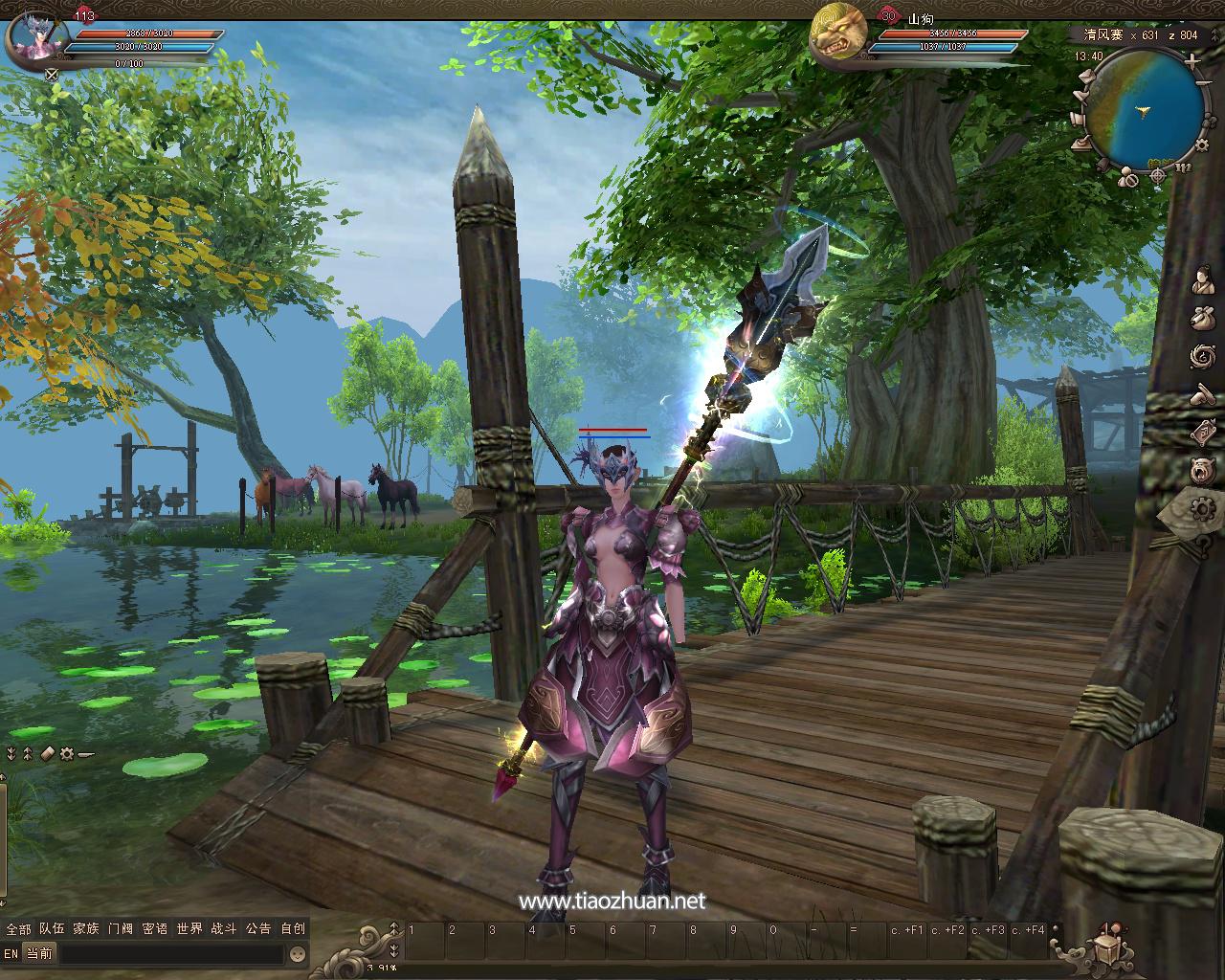Screen dimensions: 1225x980
Task: Open the inventory bag icon
Action: [1203, 318]
